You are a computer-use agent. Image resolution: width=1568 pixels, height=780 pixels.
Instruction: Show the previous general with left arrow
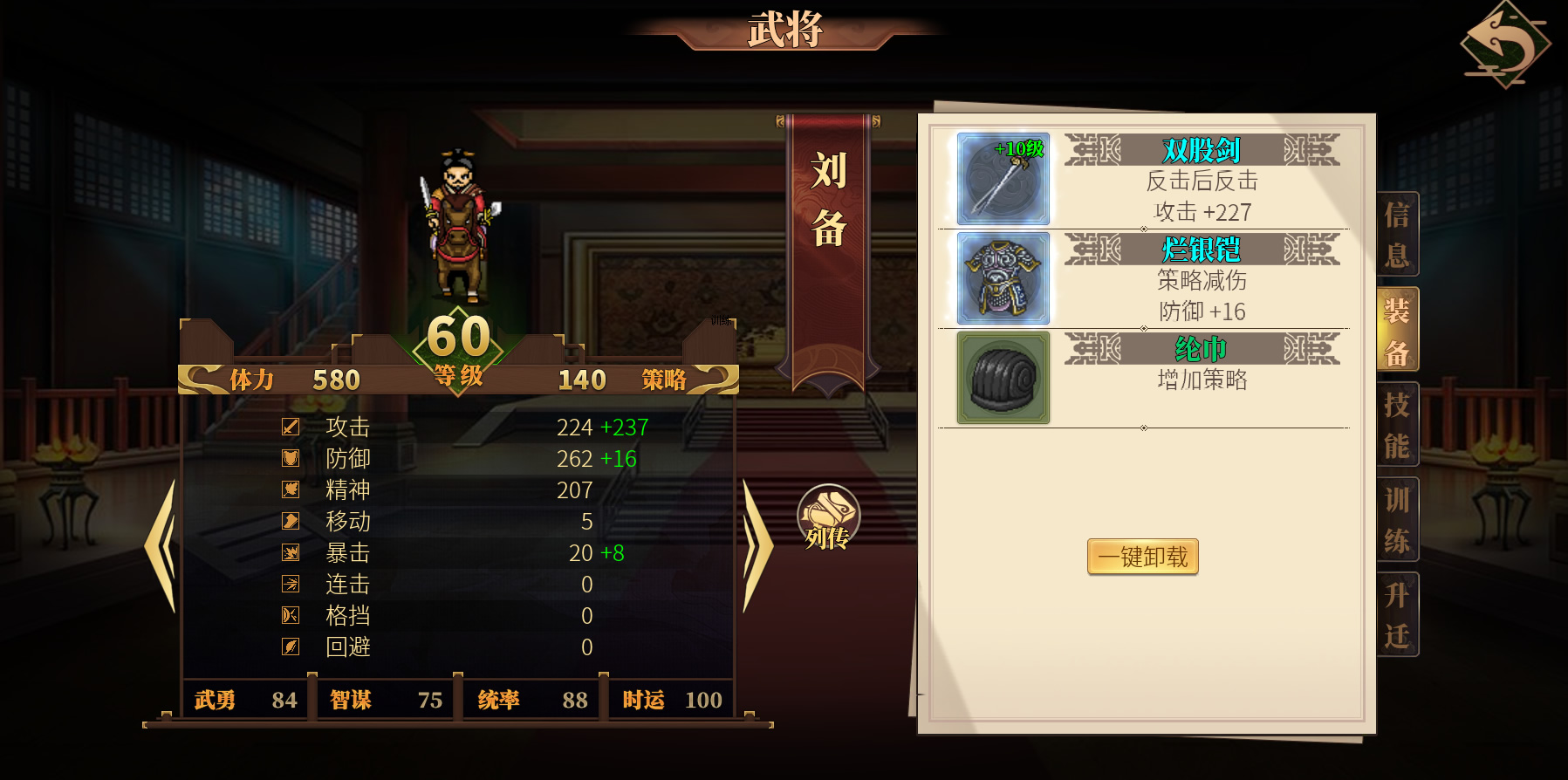tap(161, 546)
